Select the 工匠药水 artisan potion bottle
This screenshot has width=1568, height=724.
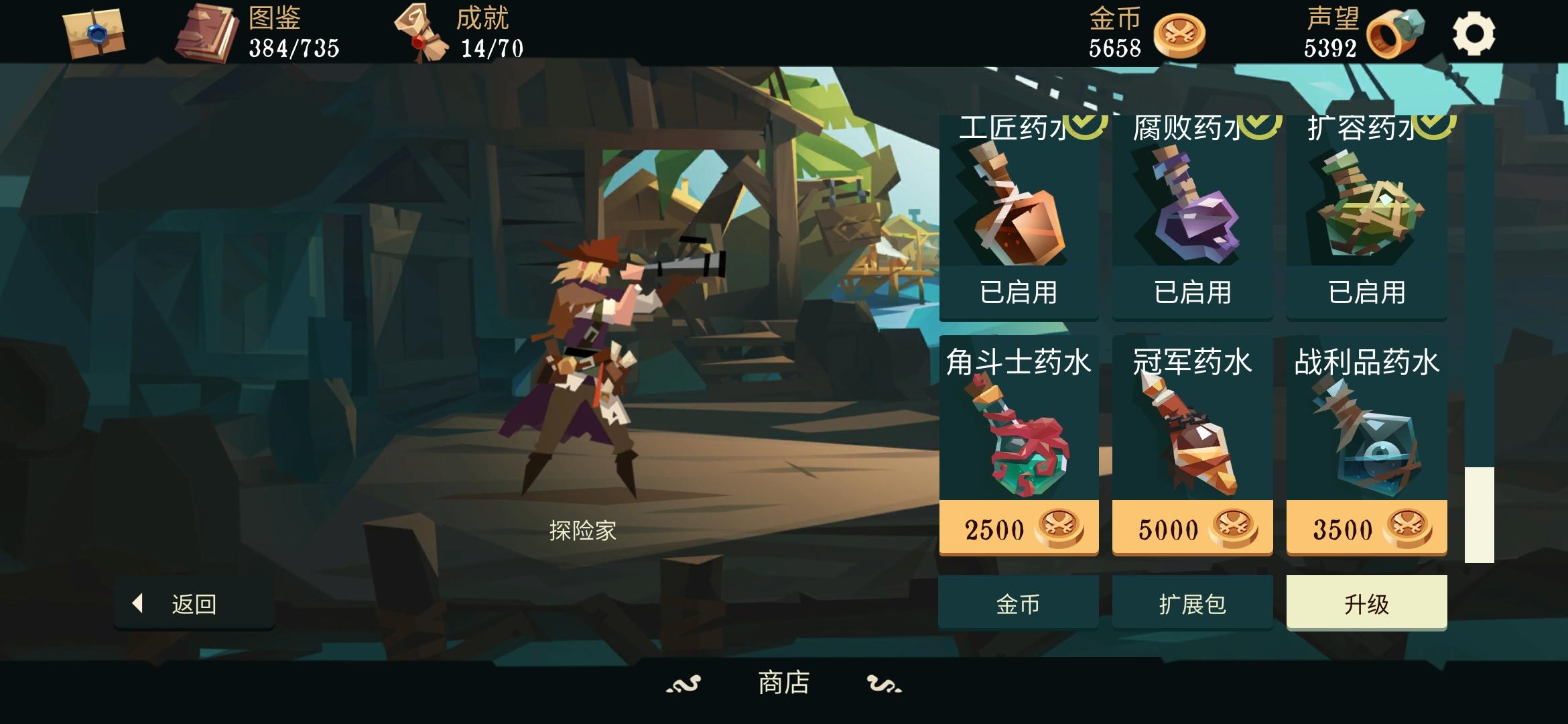pos(1018,215)
